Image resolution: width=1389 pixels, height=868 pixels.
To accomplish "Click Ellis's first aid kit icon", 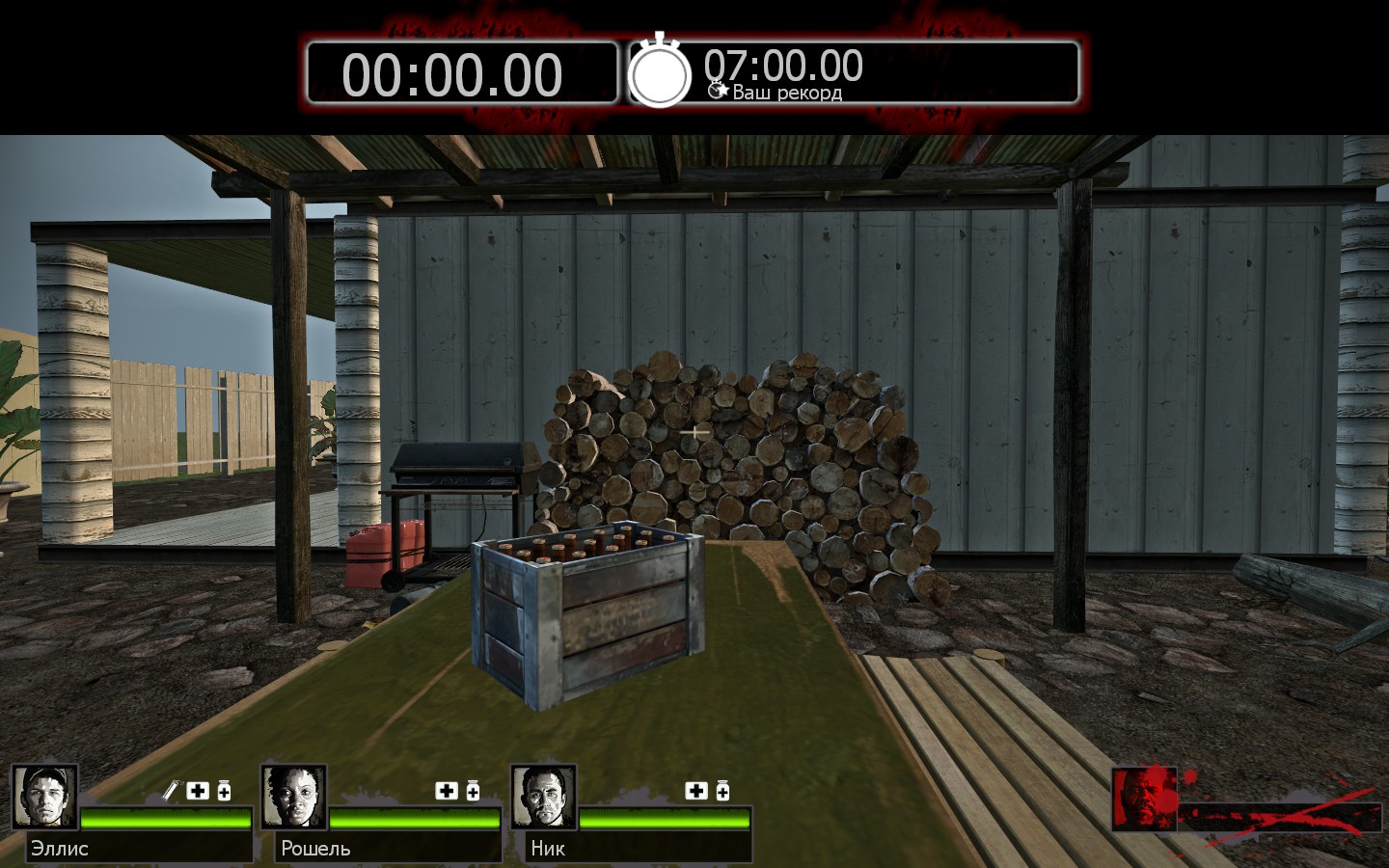I will [x=198, y=791].
